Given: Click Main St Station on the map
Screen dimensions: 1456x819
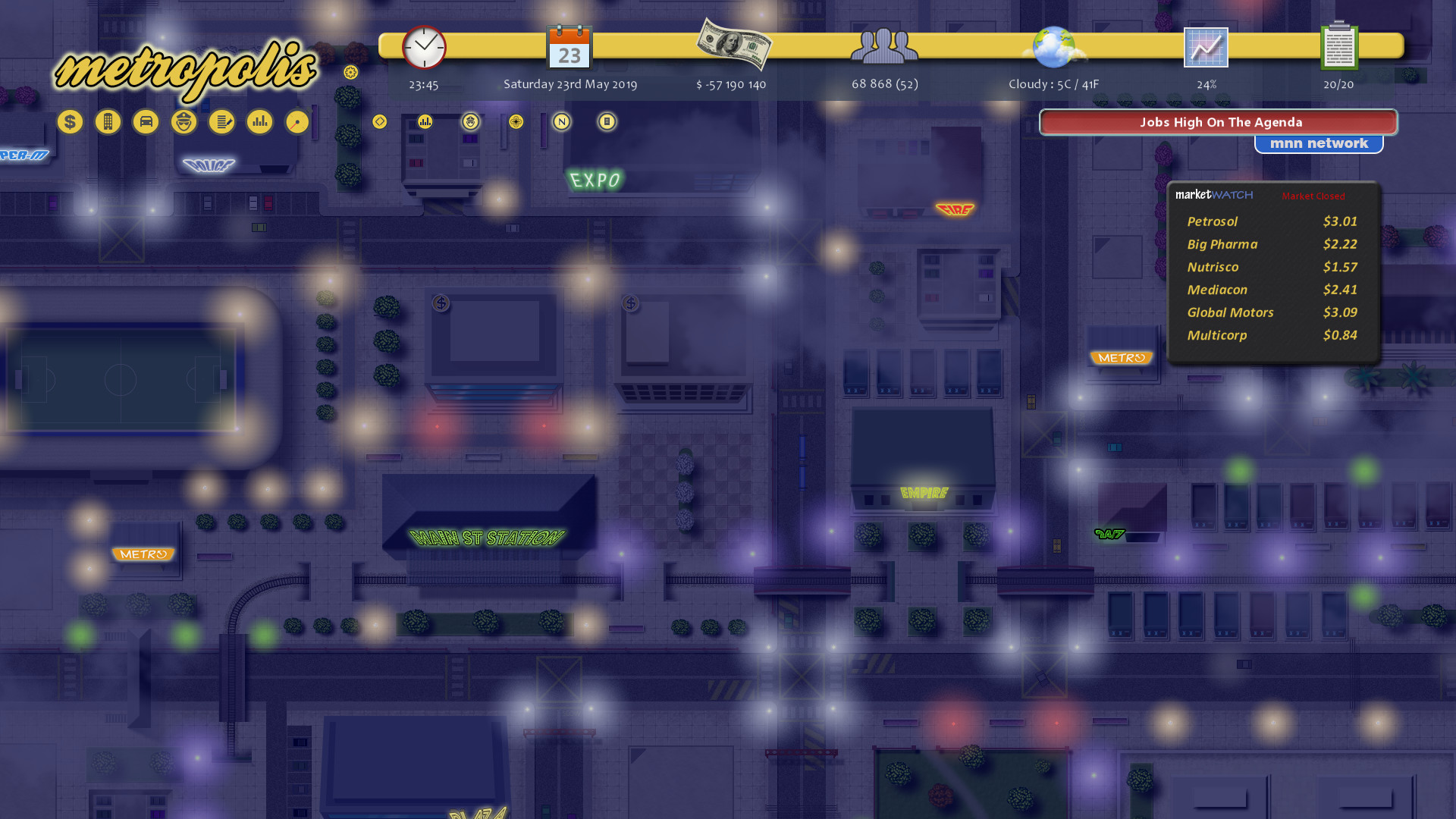Looking at the screenshot, I should (486, 536).
